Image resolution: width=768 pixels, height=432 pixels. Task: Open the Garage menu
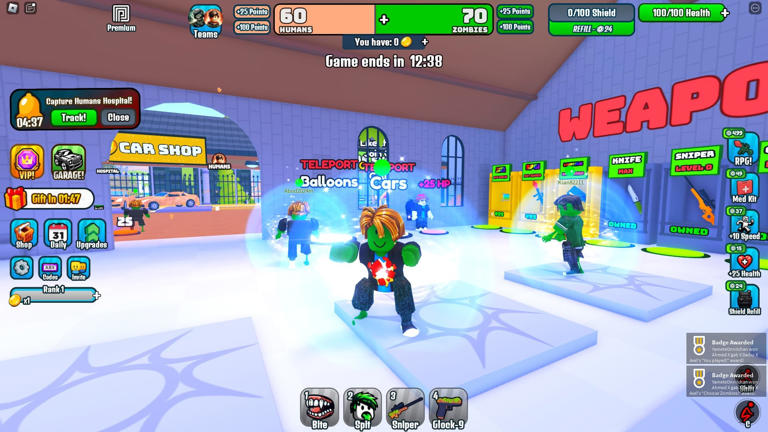(68, 162)
